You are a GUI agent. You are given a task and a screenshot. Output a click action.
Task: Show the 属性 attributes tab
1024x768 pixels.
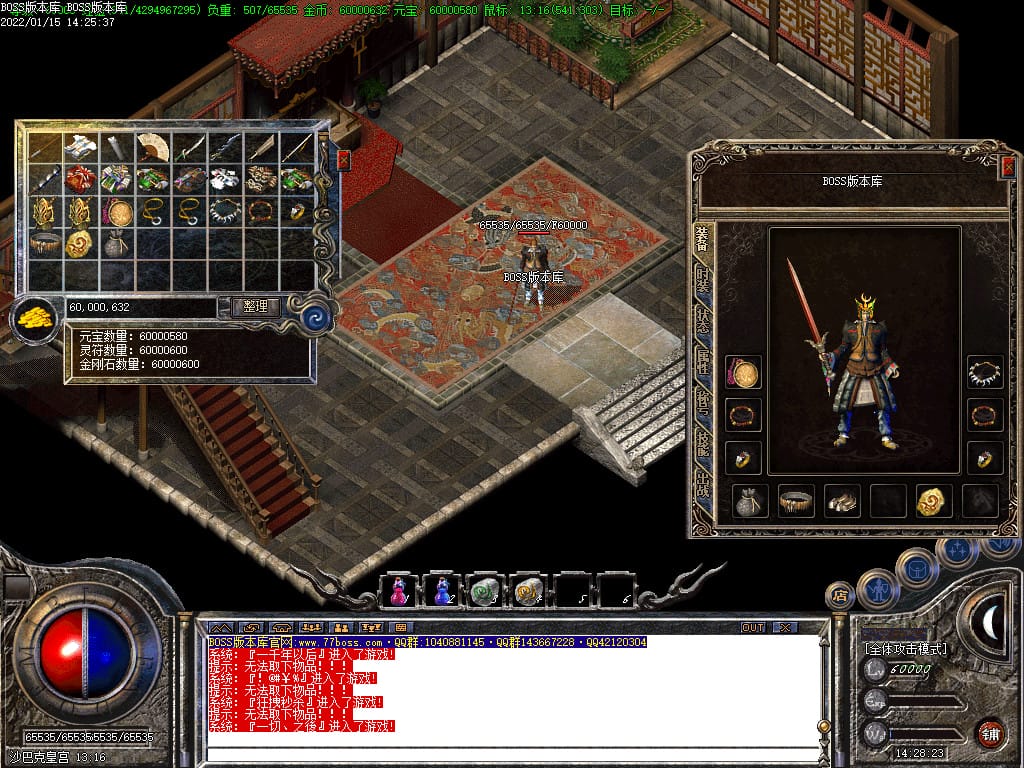click(703, 363)
